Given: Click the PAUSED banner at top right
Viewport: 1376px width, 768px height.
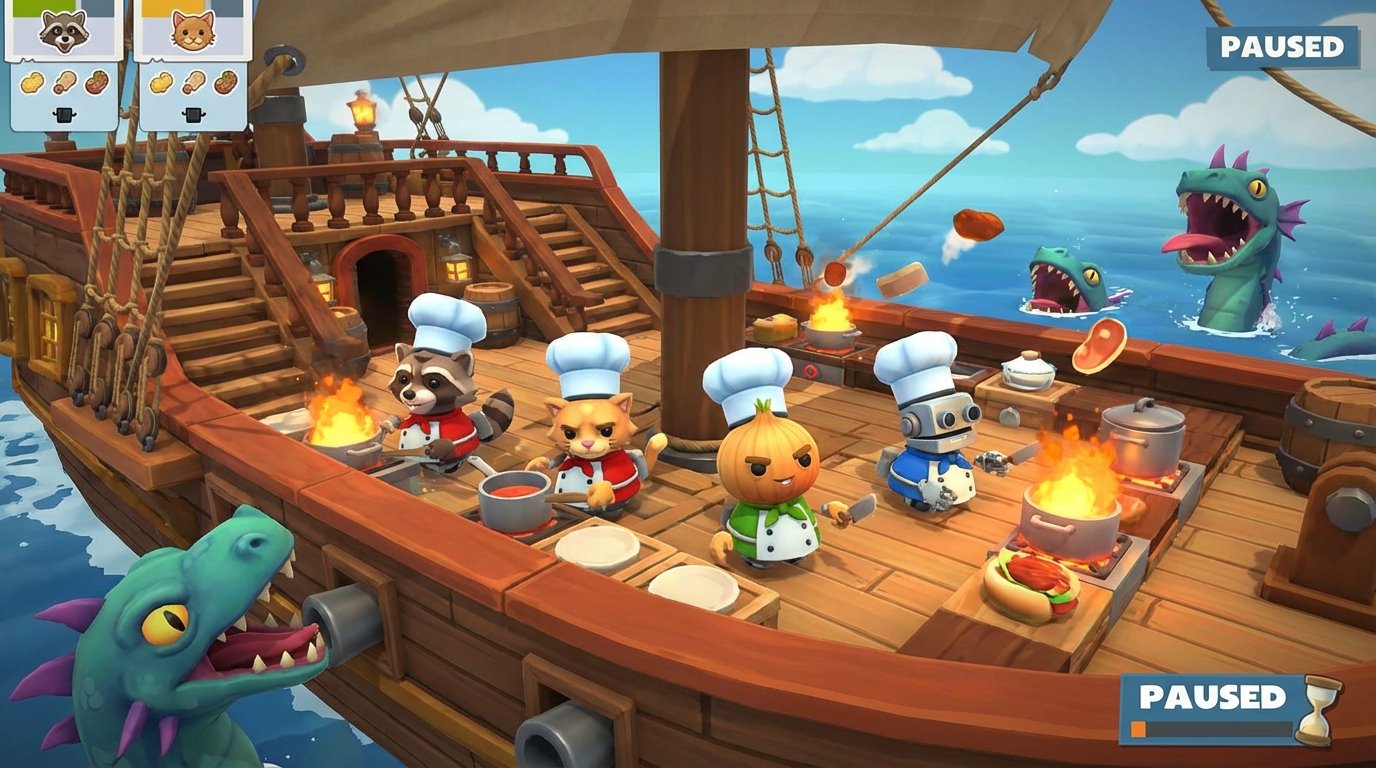Looking at the screenshot, I should [1281, 45].
